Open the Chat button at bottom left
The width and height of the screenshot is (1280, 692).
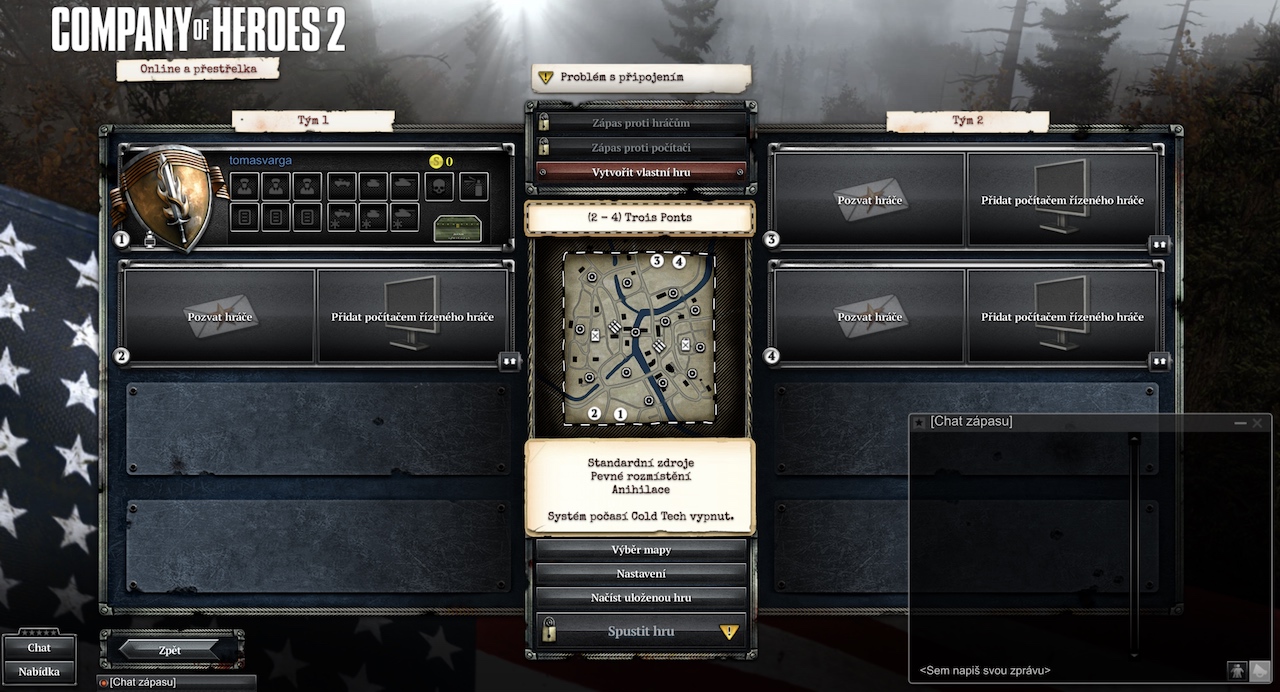39,648
